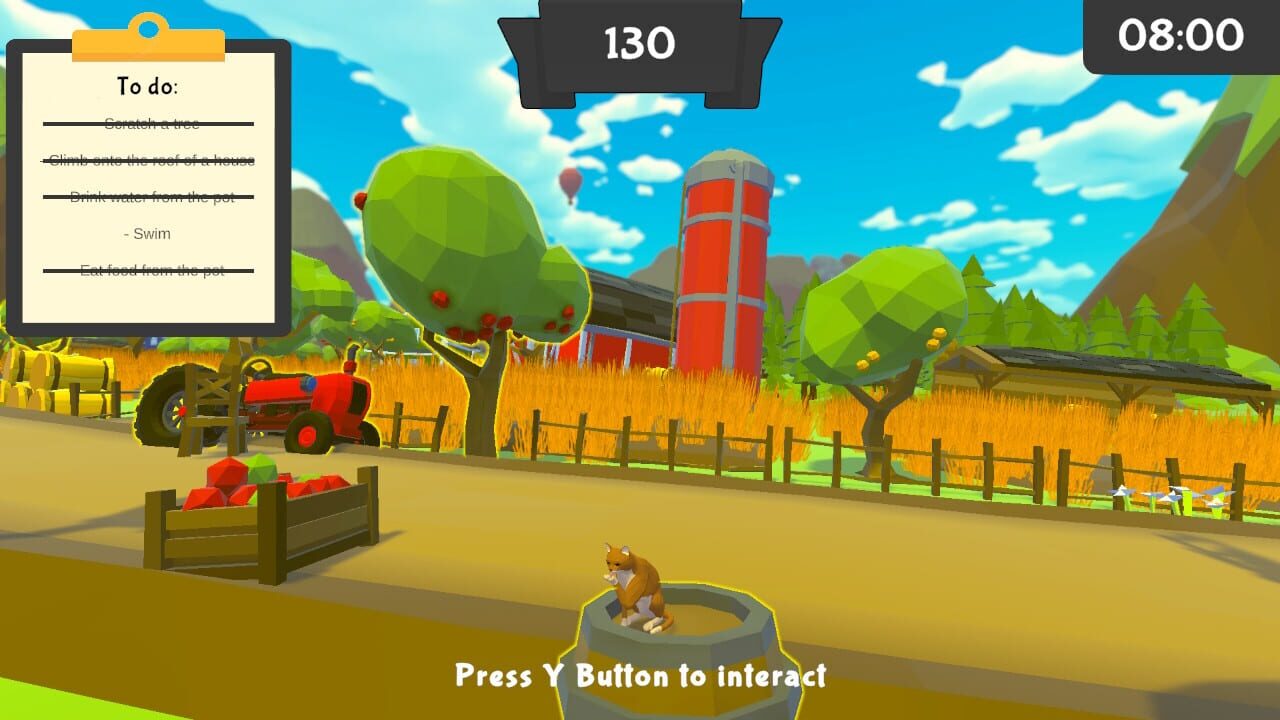The height and width of the screenshot is (720, 1280).
Task: Toggle 'Eat food from the pot' item
Action: (x=154, y=270)
